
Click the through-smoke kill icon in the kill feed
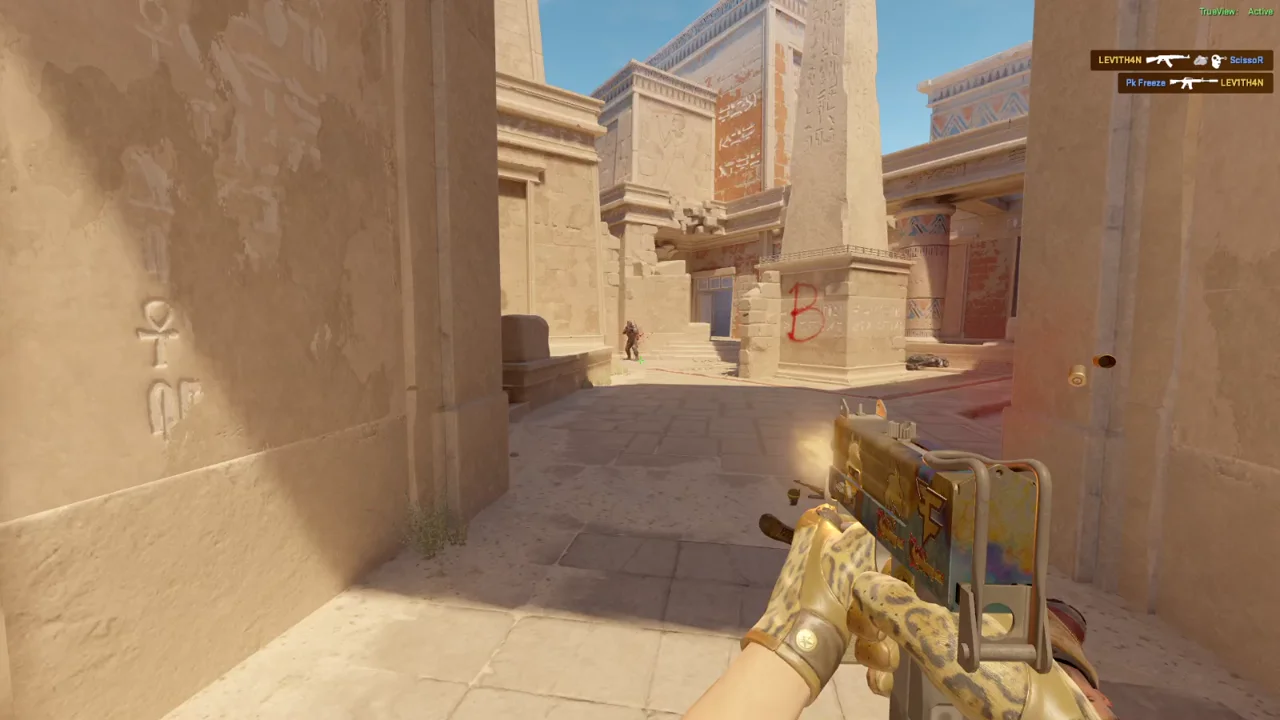1200,60
